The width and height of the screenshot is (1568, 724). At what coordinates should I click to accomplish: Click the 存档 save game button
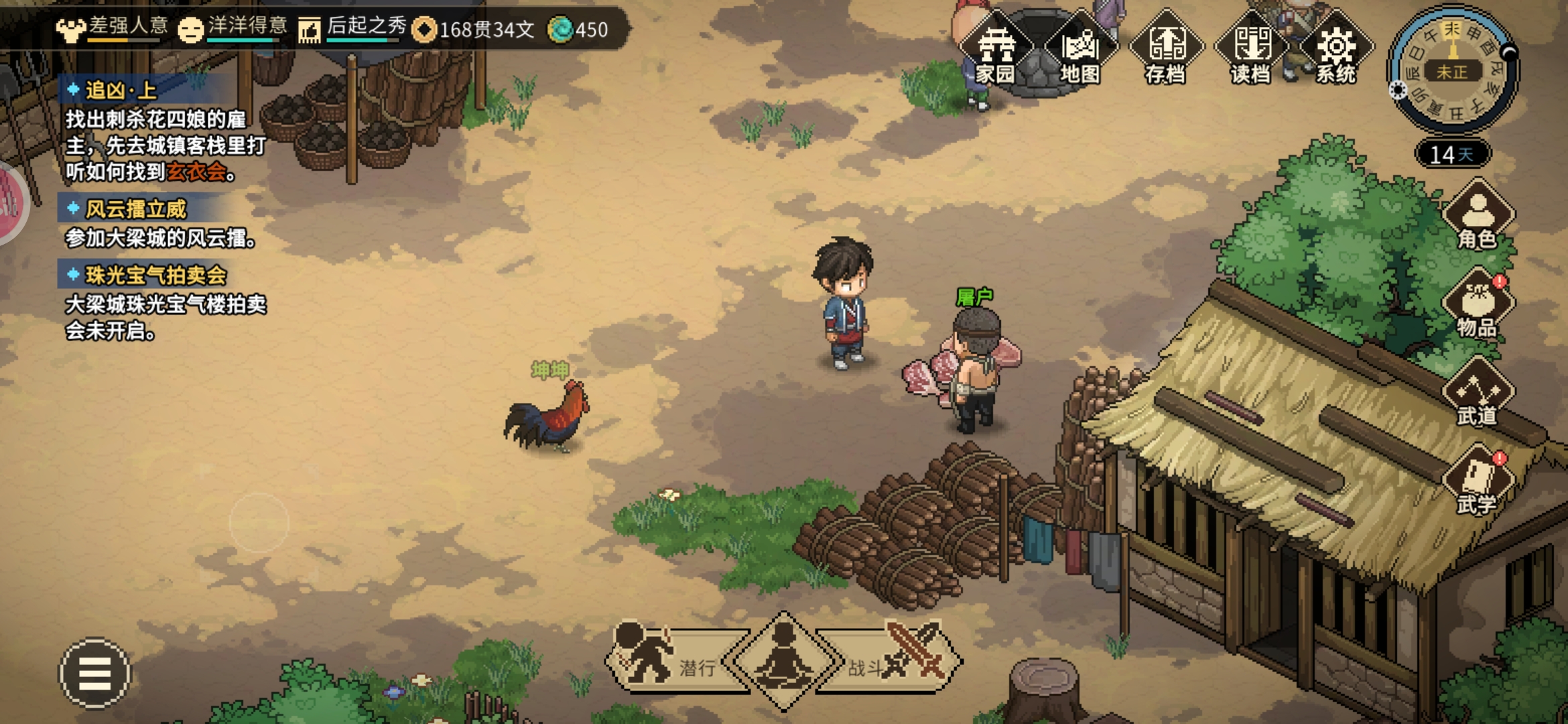click(1166, 50)
